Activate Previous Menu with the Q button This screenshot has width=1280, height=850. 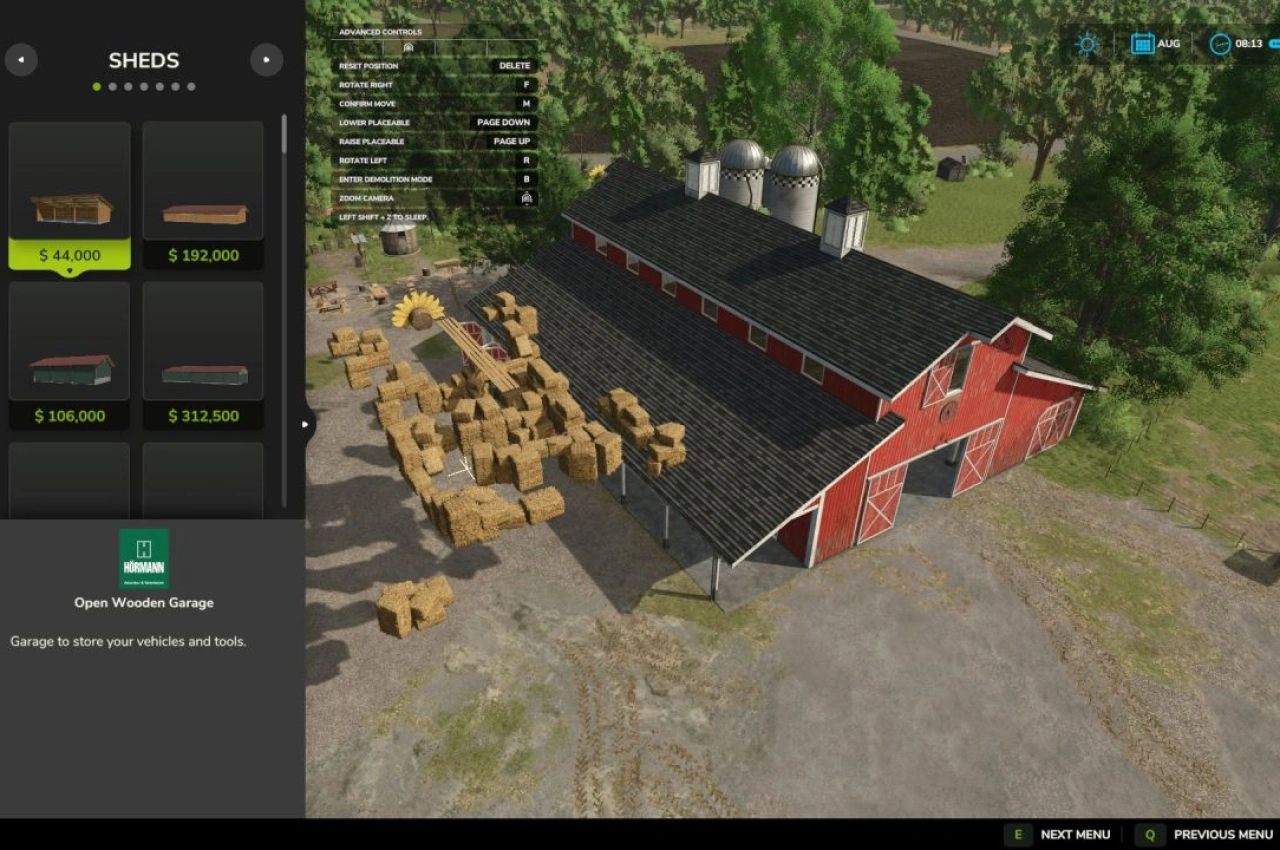[x=1150, y=833]
